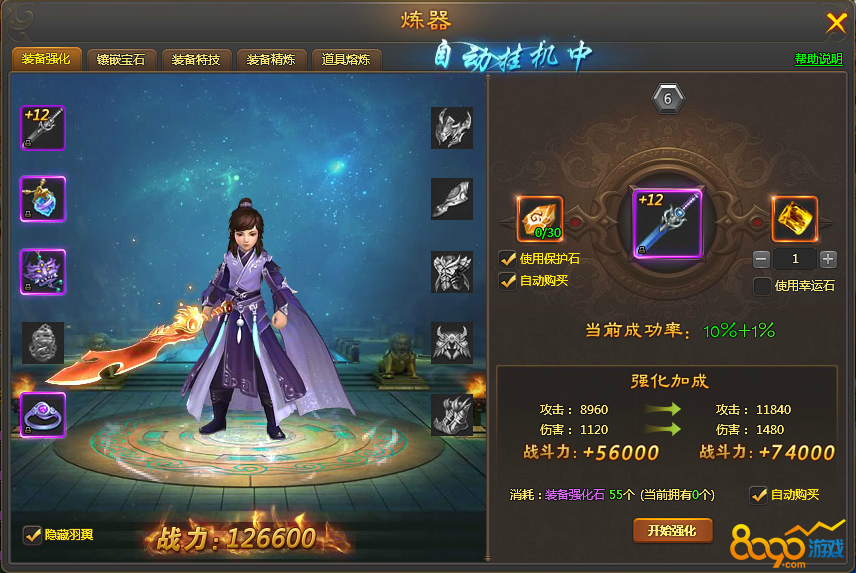Uncheck 自动购买 beside the 开始强化 cost
This screenshot has width=856, height=573.
pos(759,494)
